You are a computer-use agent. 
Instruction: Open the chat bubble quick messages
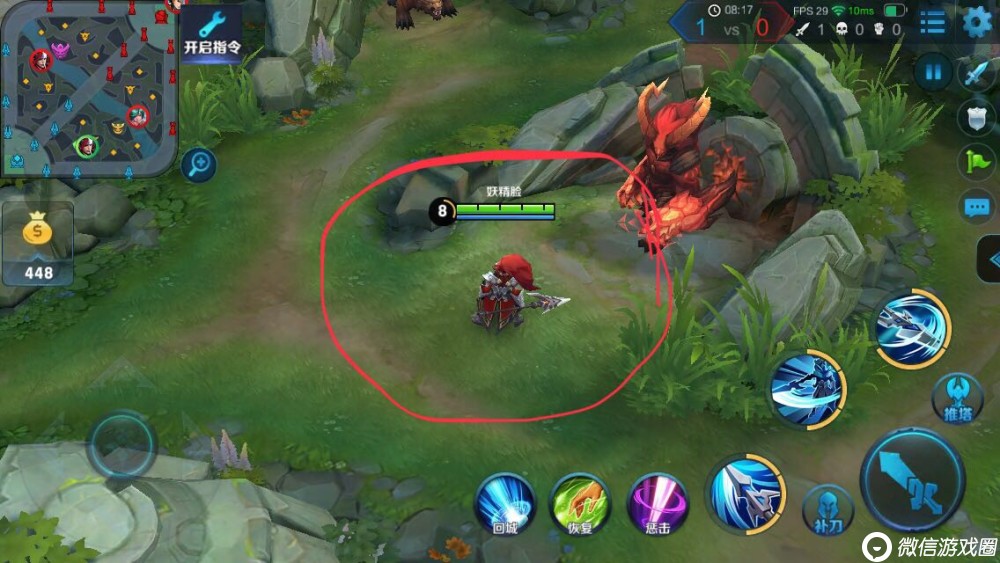click(x=976, y=207)
